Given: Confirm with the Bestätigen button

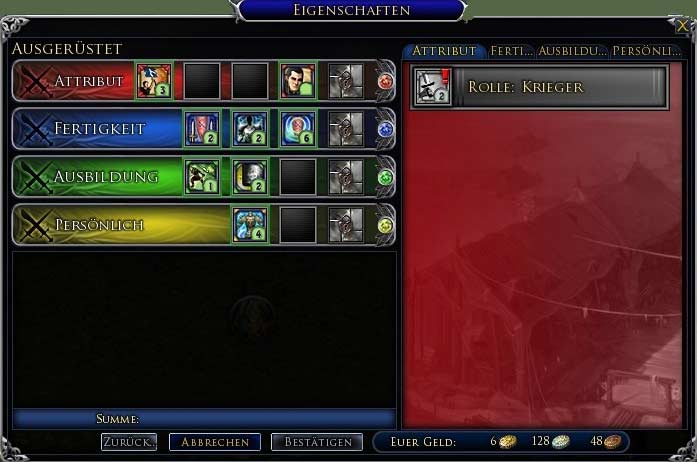Looking at the screenshot, I should [317, 442].
